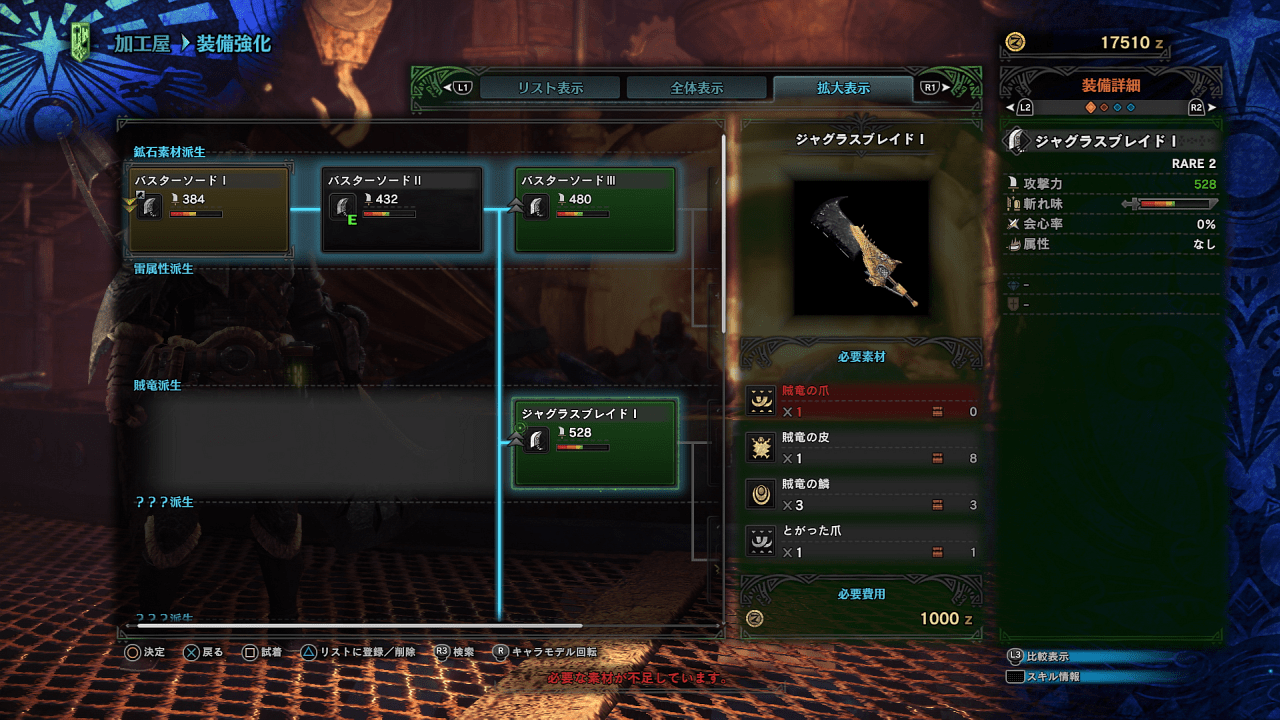
Task: Show the スキル情報 skill info
Action: 1047,677
